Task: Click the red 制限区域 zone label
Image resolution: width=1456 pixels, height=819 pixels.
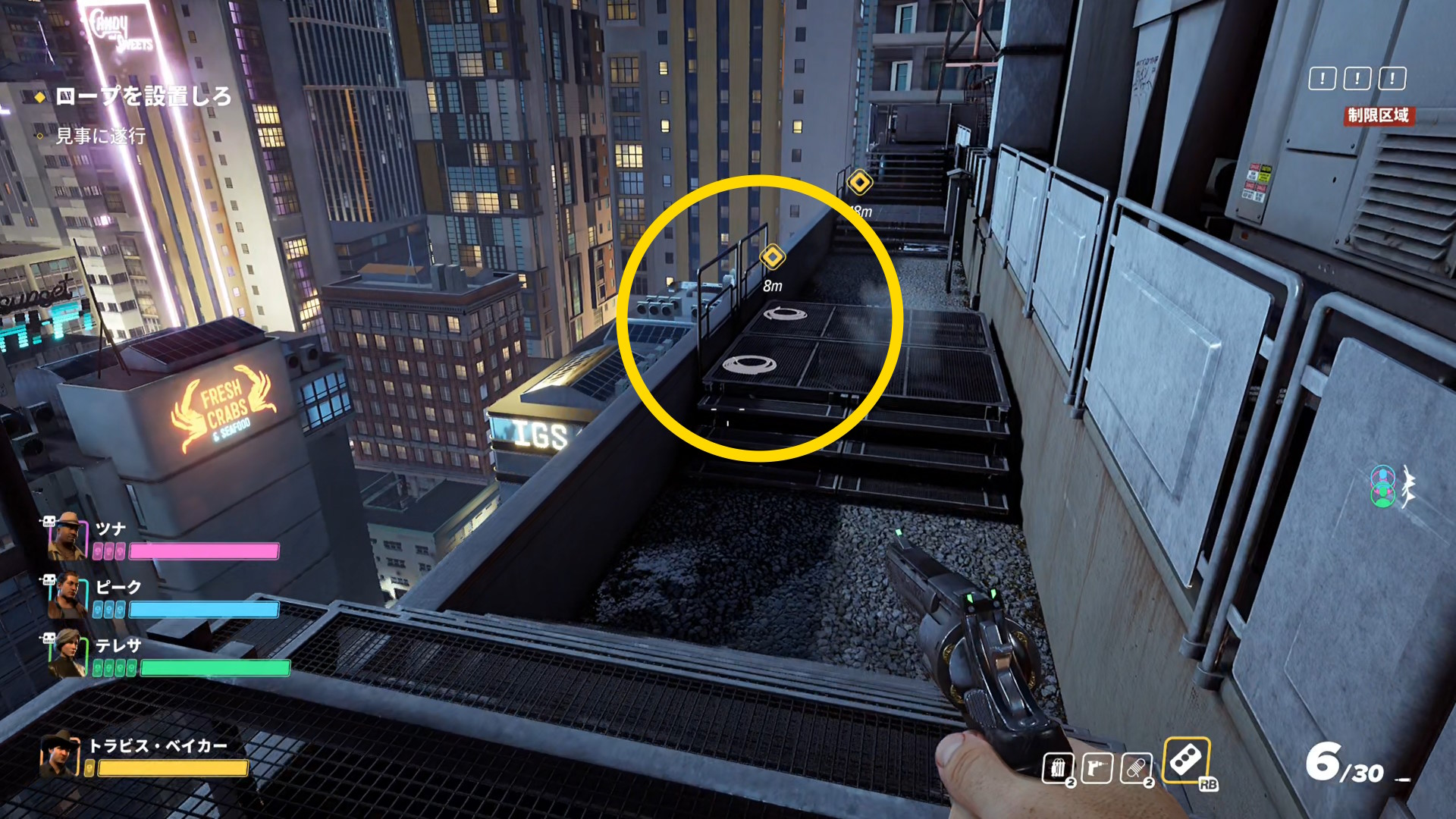Action: (1378, 115)
